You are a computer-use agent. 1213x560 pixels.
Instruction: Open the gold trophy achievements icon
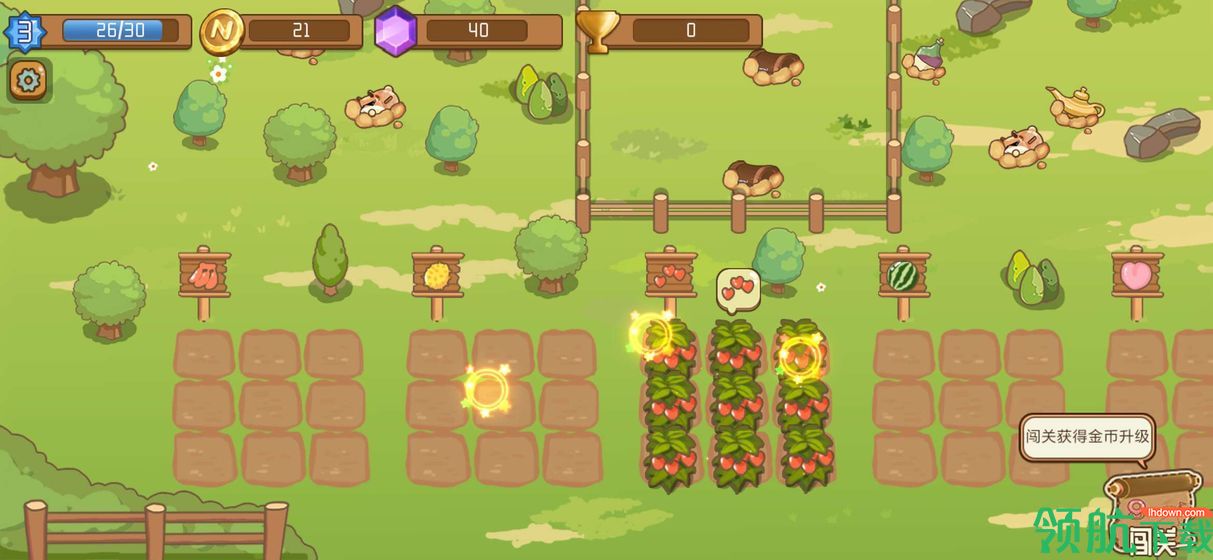[x=598, y=31]
